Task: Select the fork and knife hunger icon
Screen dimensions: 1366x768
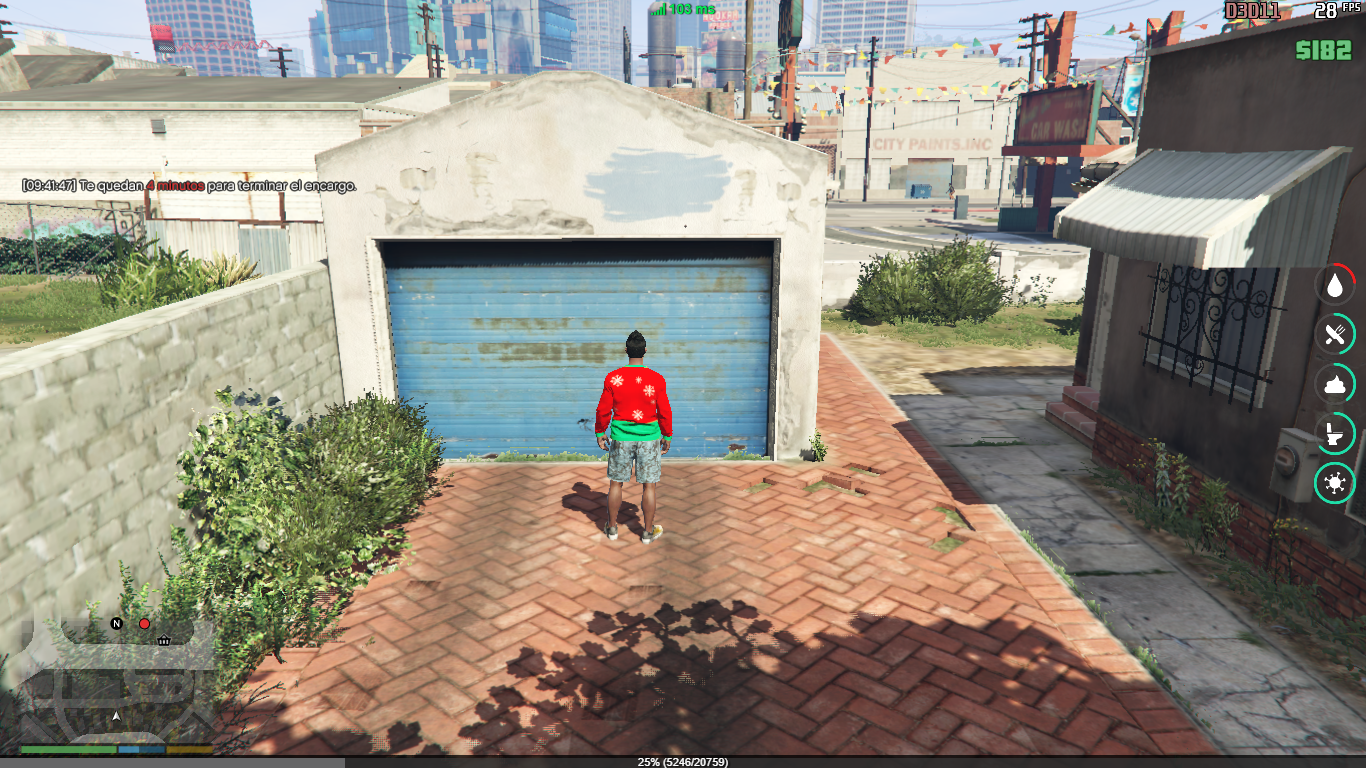Action: 1334,335
